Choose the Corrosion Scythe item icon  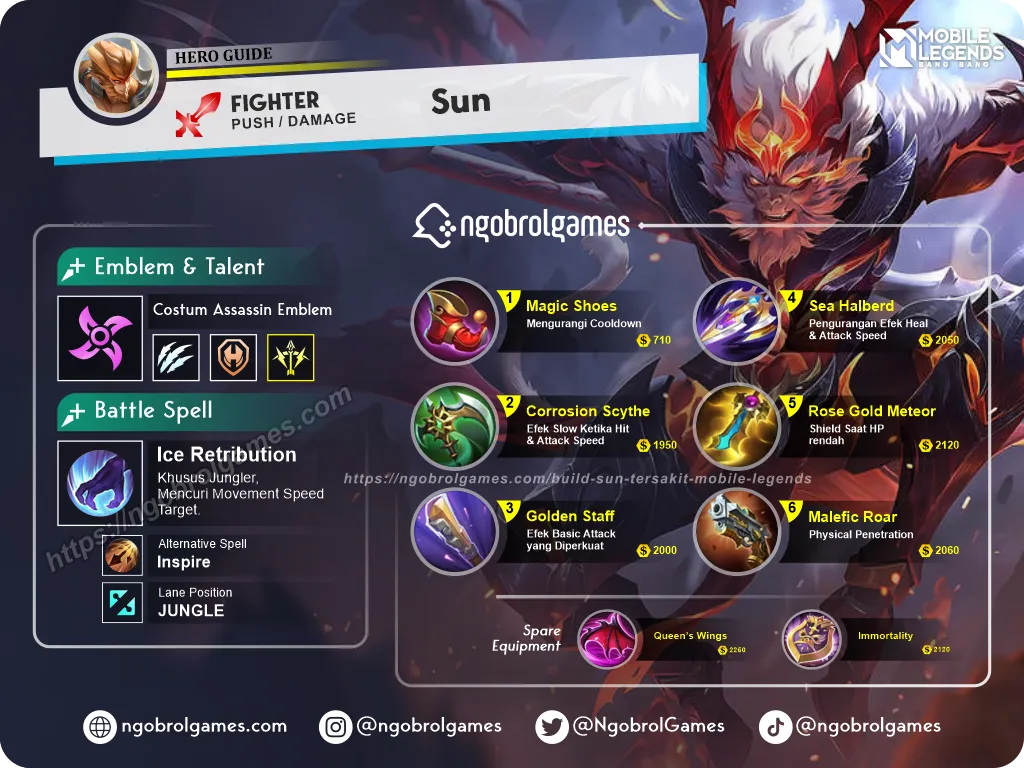(x=454, y=426)
